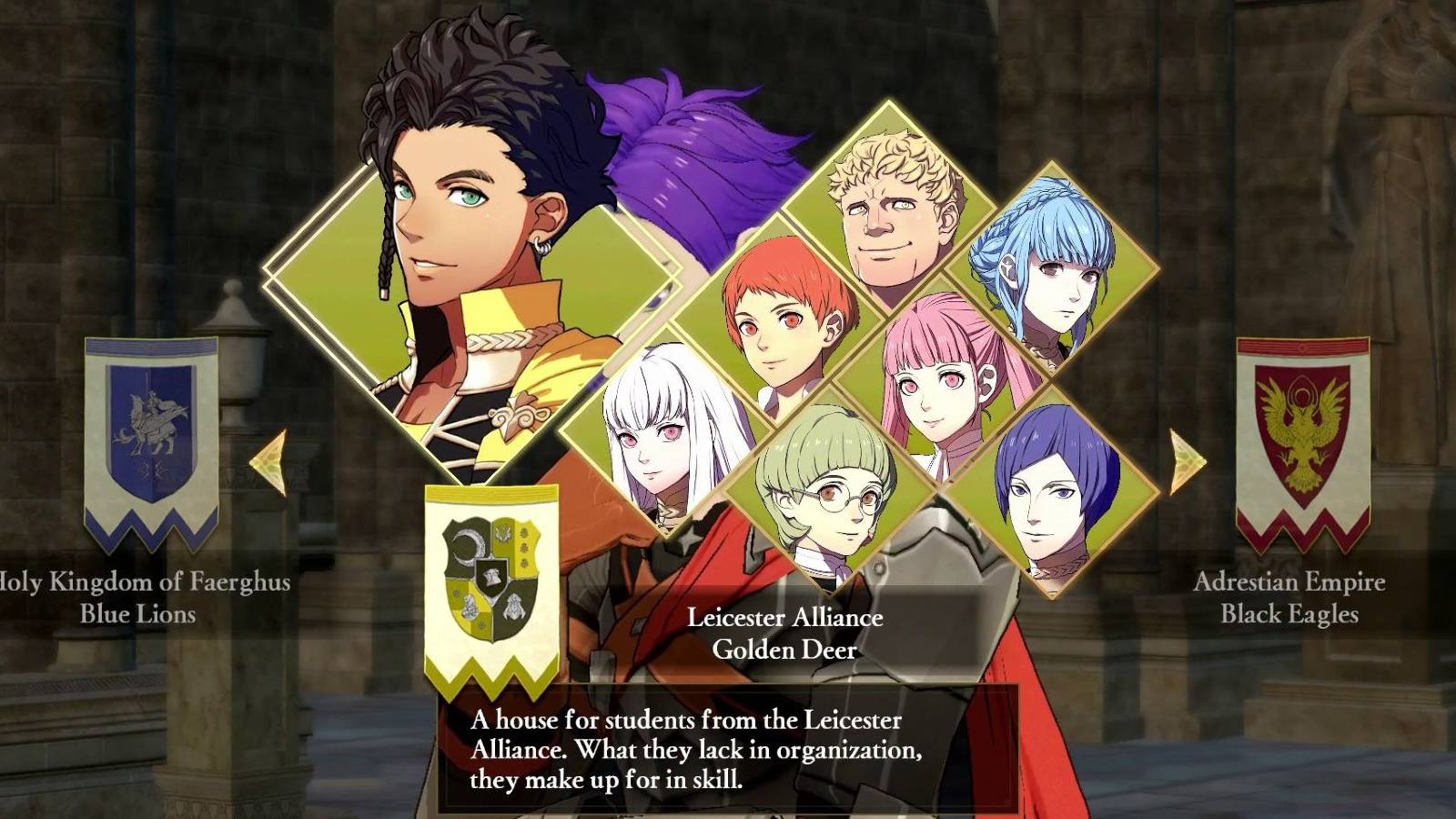1456x819 pixels.
Task: Click the Golden Deer name label
Action: [x=784, y=648]
